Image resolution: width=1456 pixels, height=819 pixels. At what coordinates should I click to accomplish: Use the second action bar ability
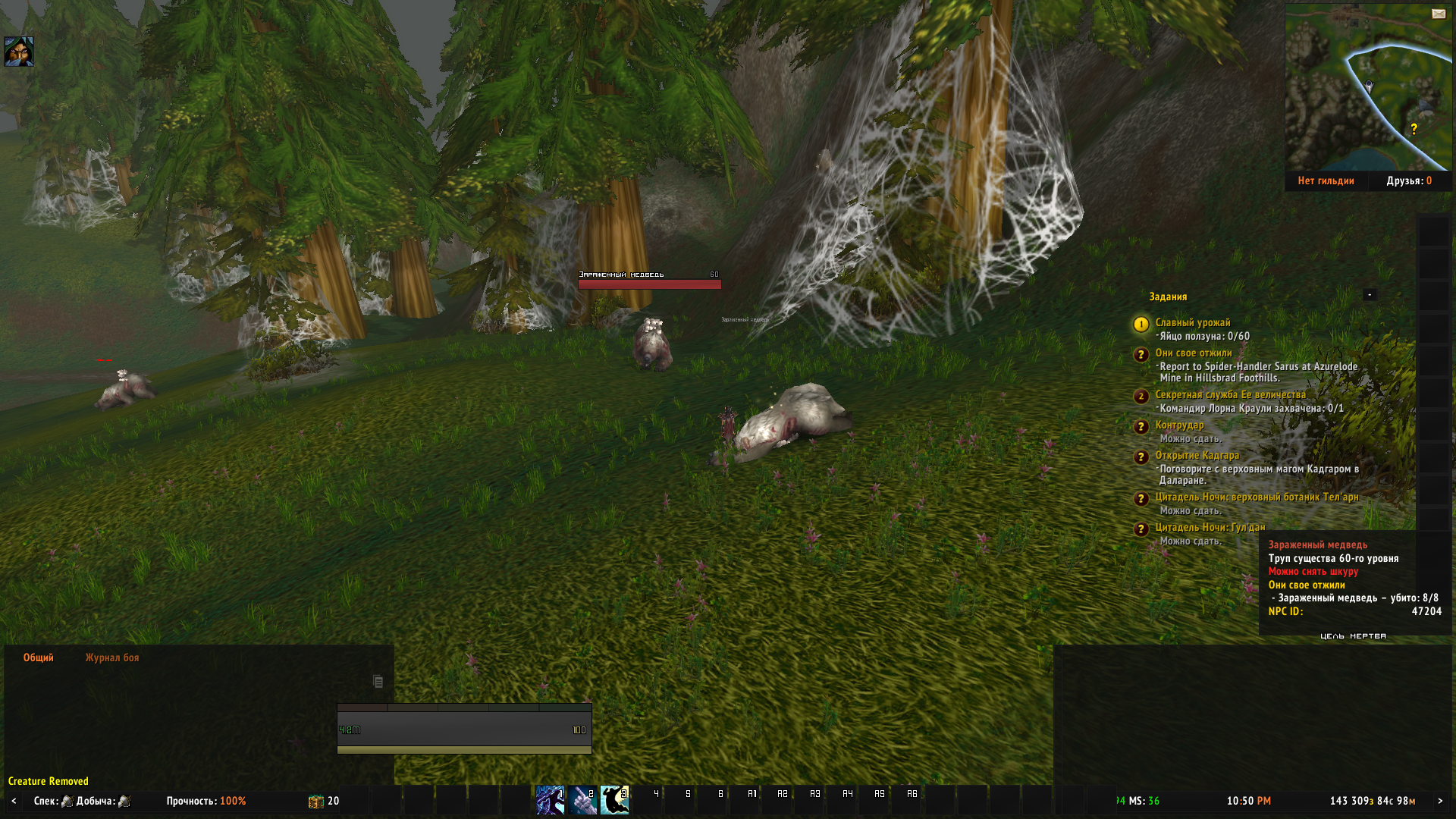pyautogui.click(x=582, y=800)
